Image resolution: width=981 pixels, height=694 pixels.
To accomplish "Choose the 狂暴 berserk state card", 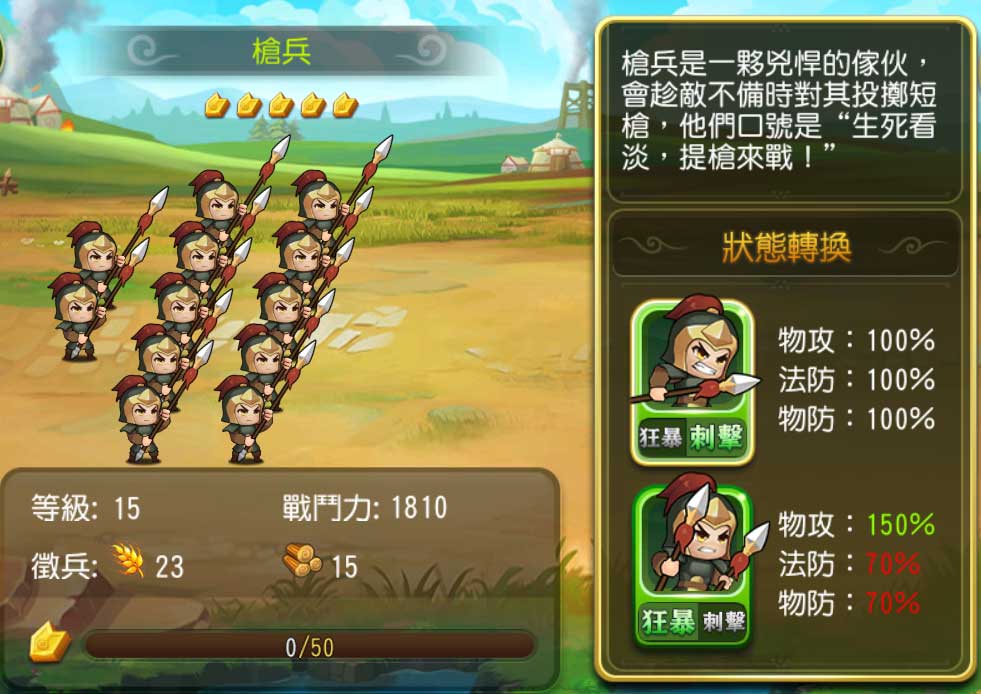I will [x=692, y=565].
